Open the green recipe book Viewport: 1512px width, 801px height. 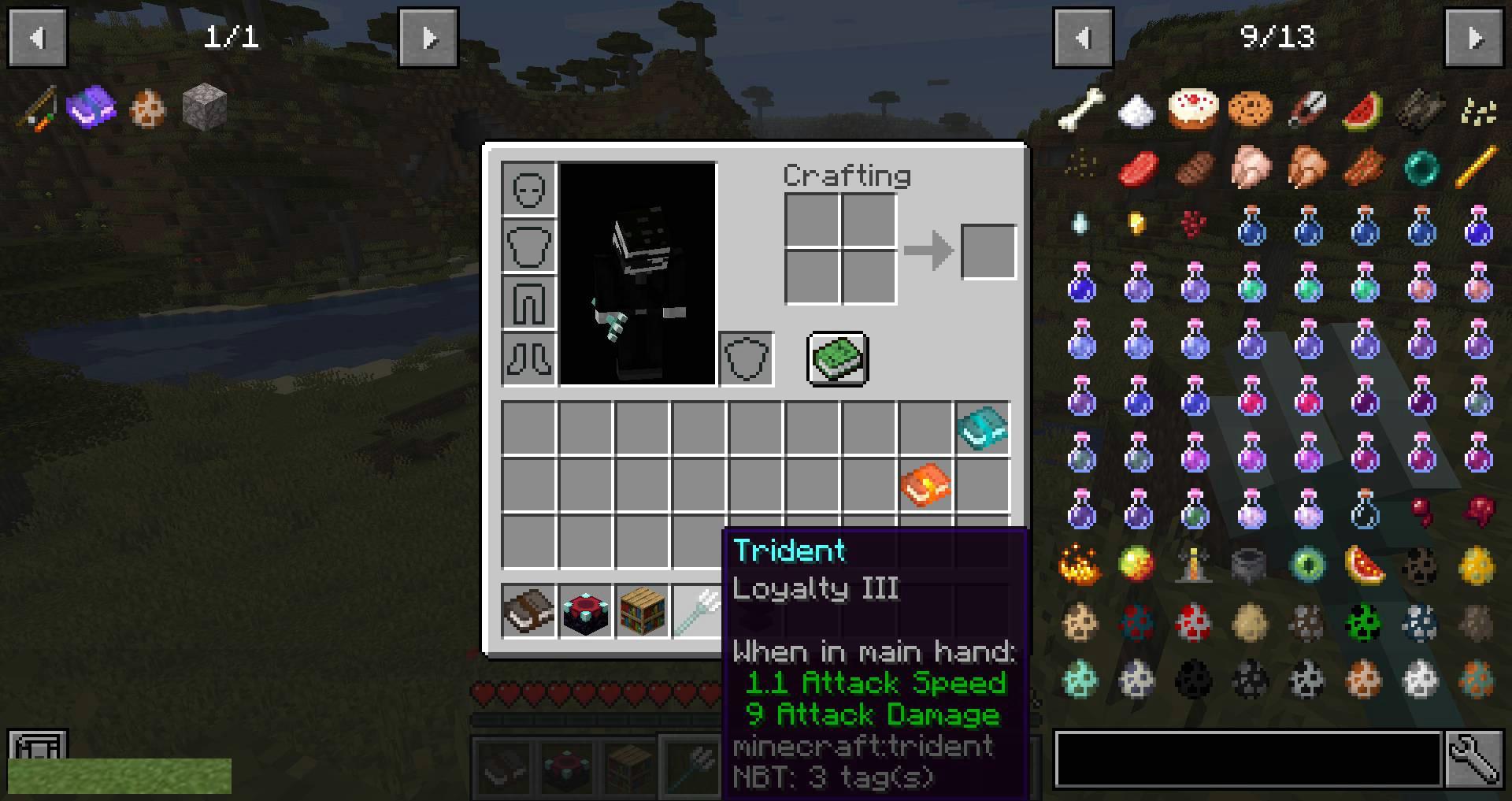pyautogui.click(x=838, y=359)
